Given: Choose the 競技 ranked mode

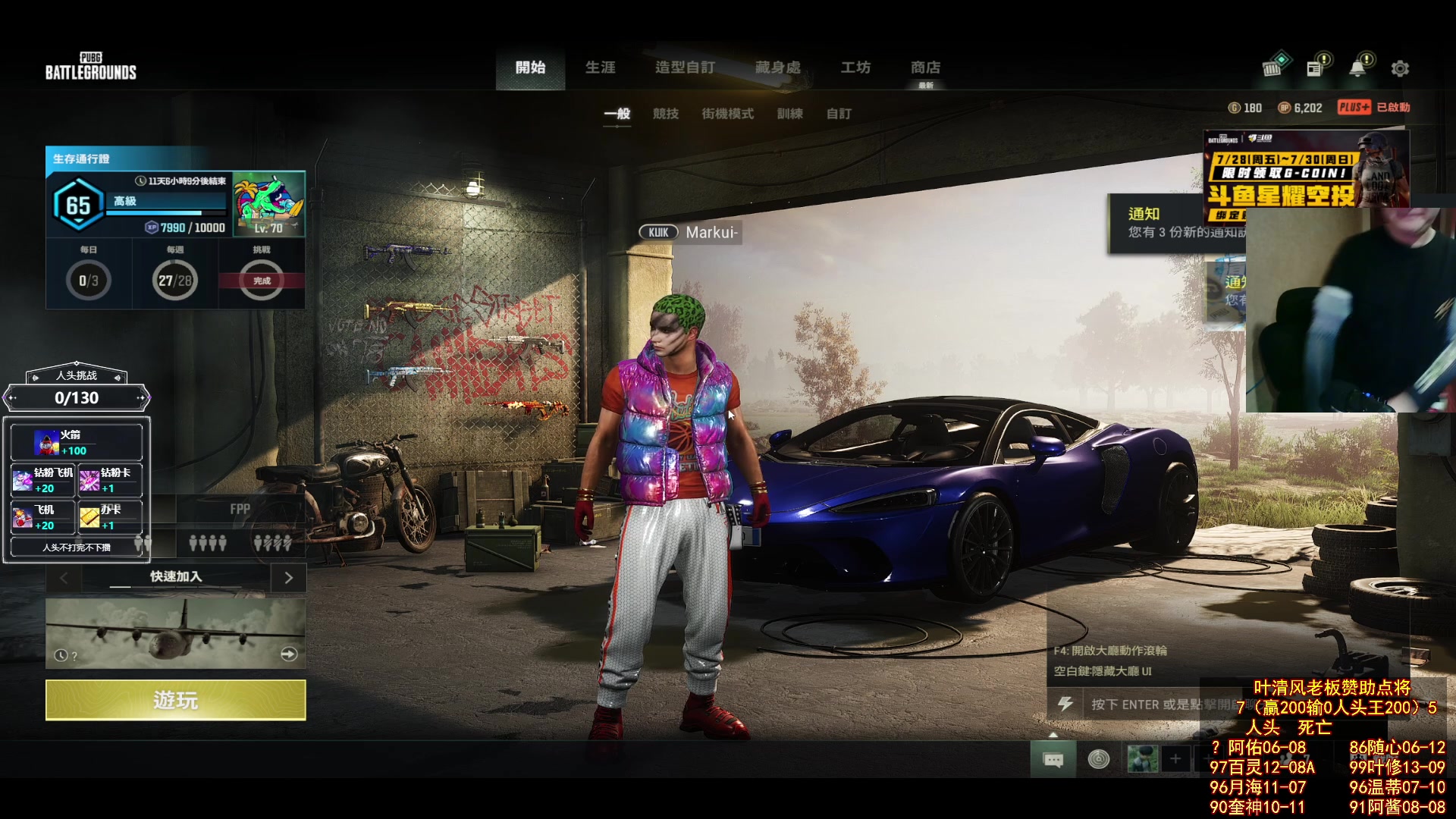Looking at the screenshot, I should 665,114.
